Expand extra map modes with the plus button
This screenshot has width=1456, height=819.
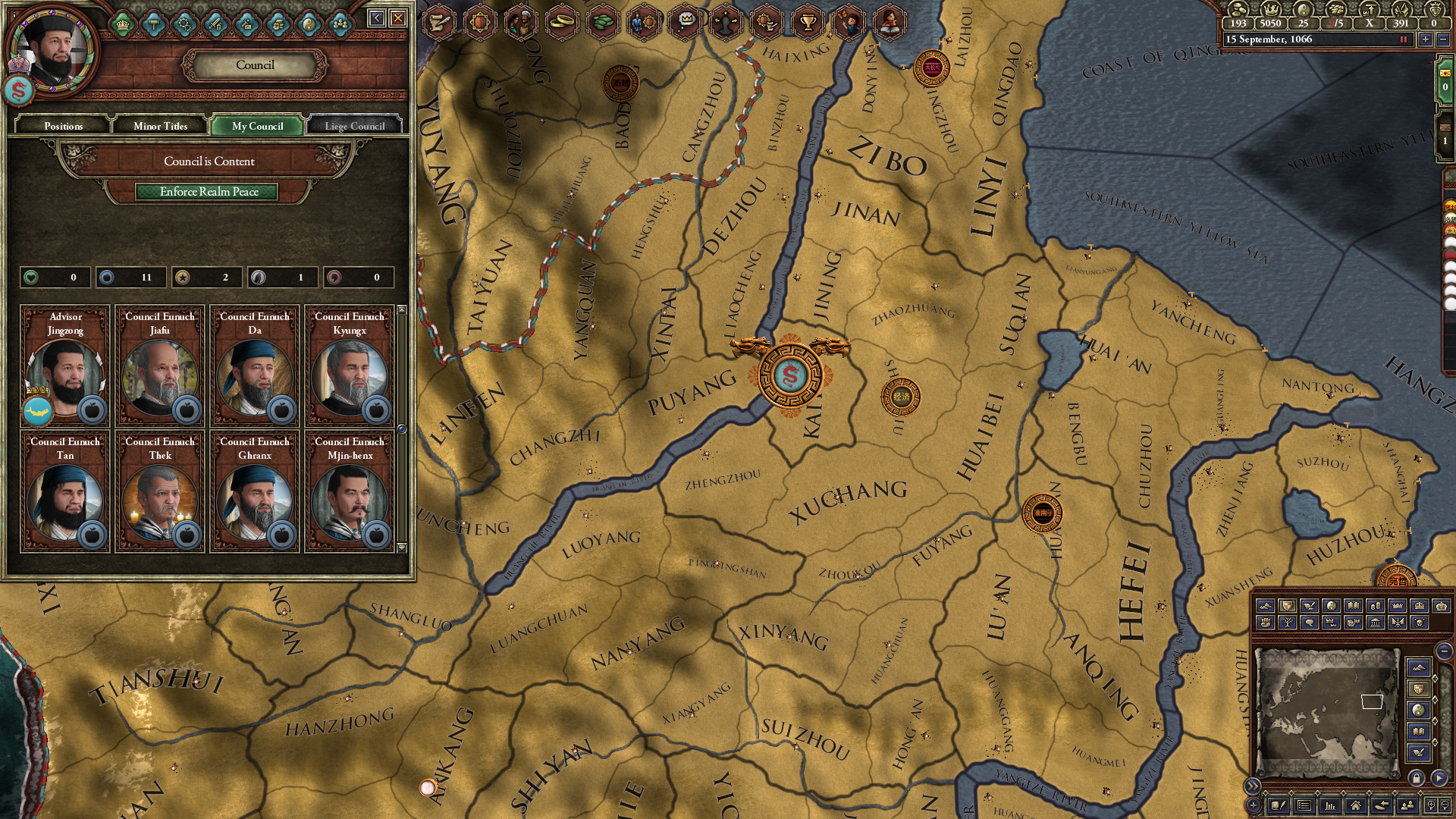pos(1253,805)
